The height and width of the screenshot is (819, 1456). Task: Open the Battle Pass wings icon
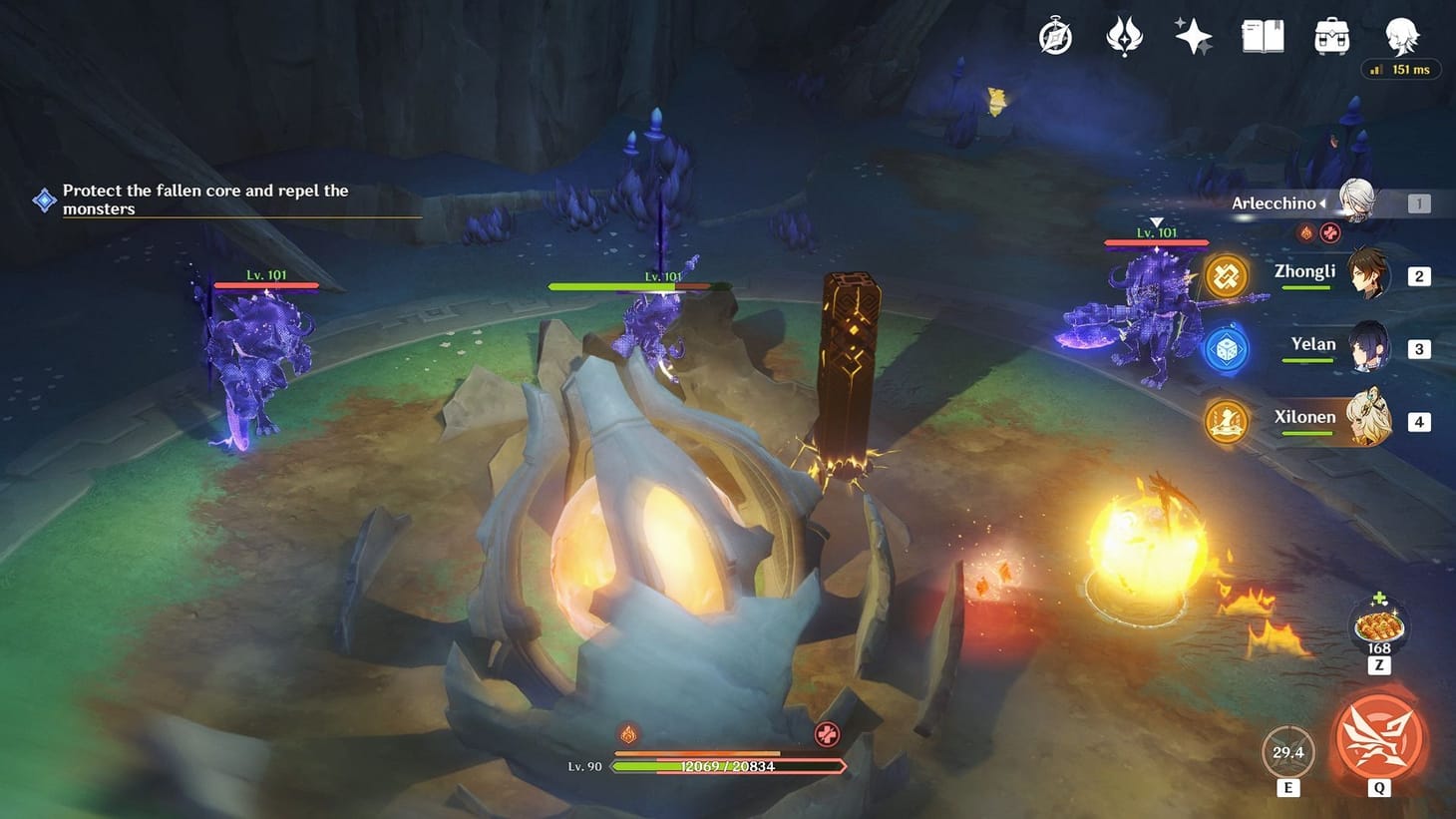pos(1123,35)
